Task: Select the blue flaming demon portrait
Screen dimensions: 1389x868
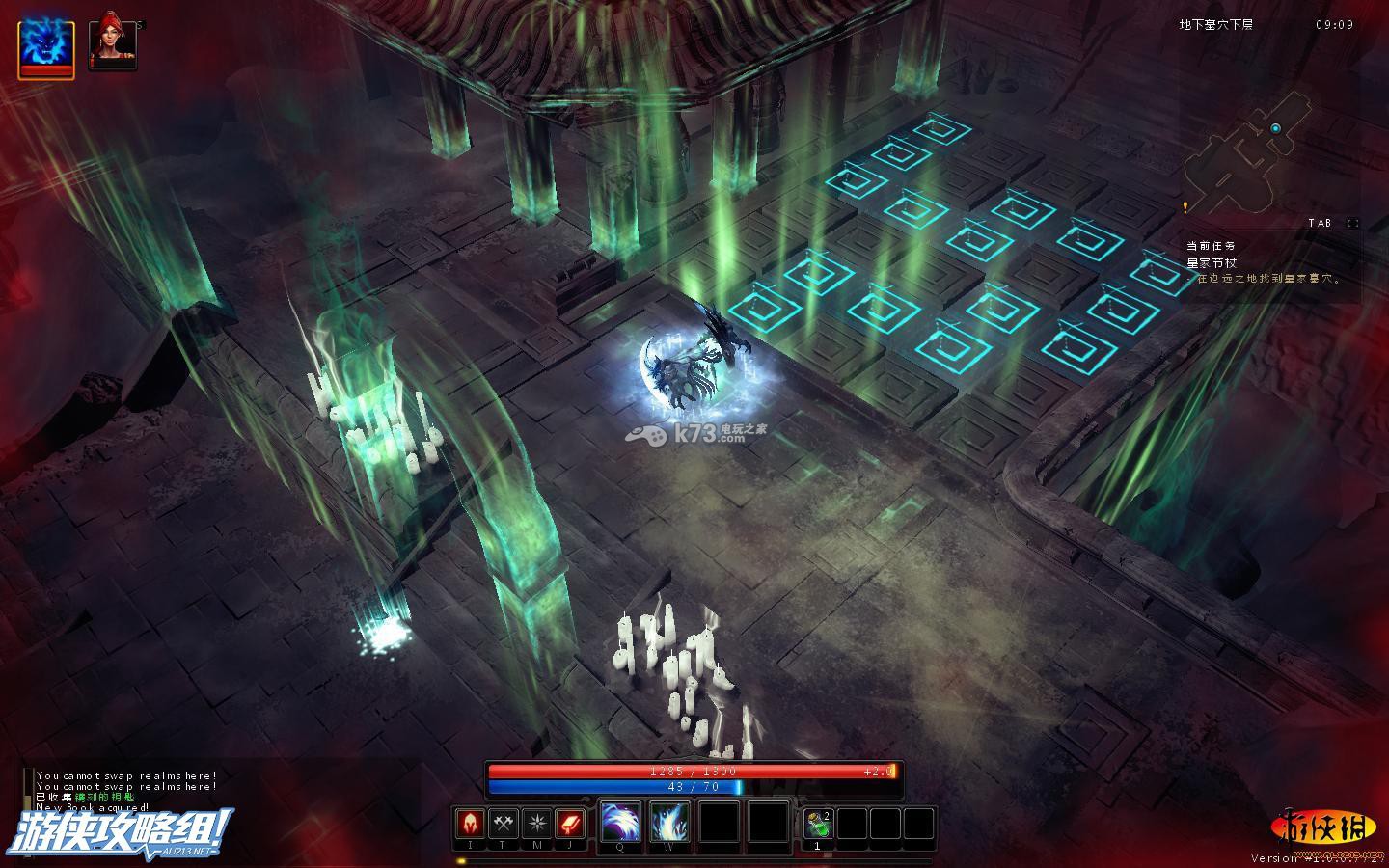Action: [x=46, y=48]
